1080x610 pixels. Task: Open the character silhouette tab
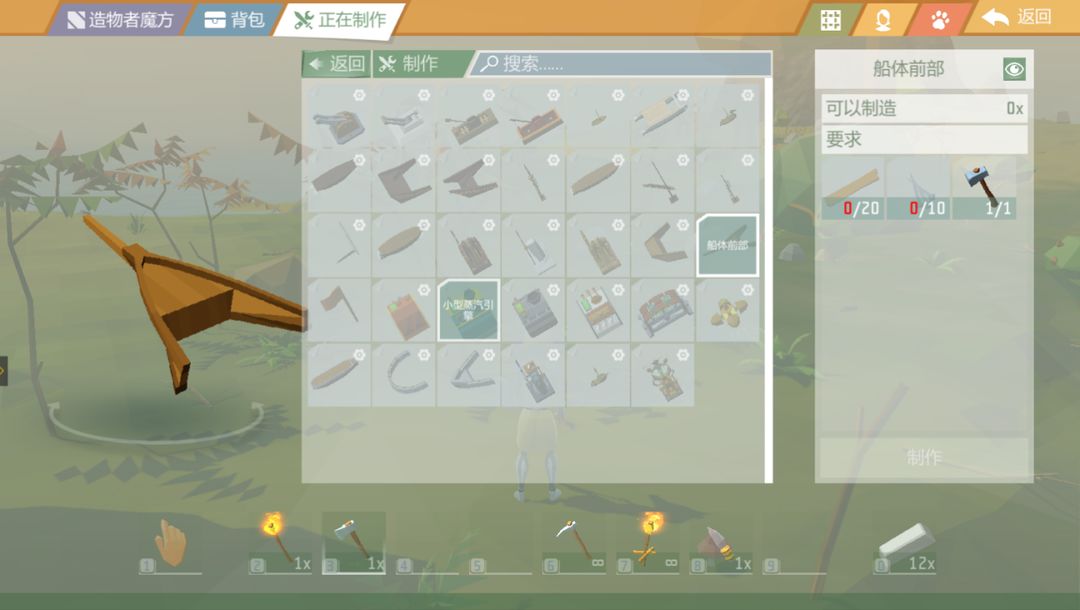tap(883, 20)
